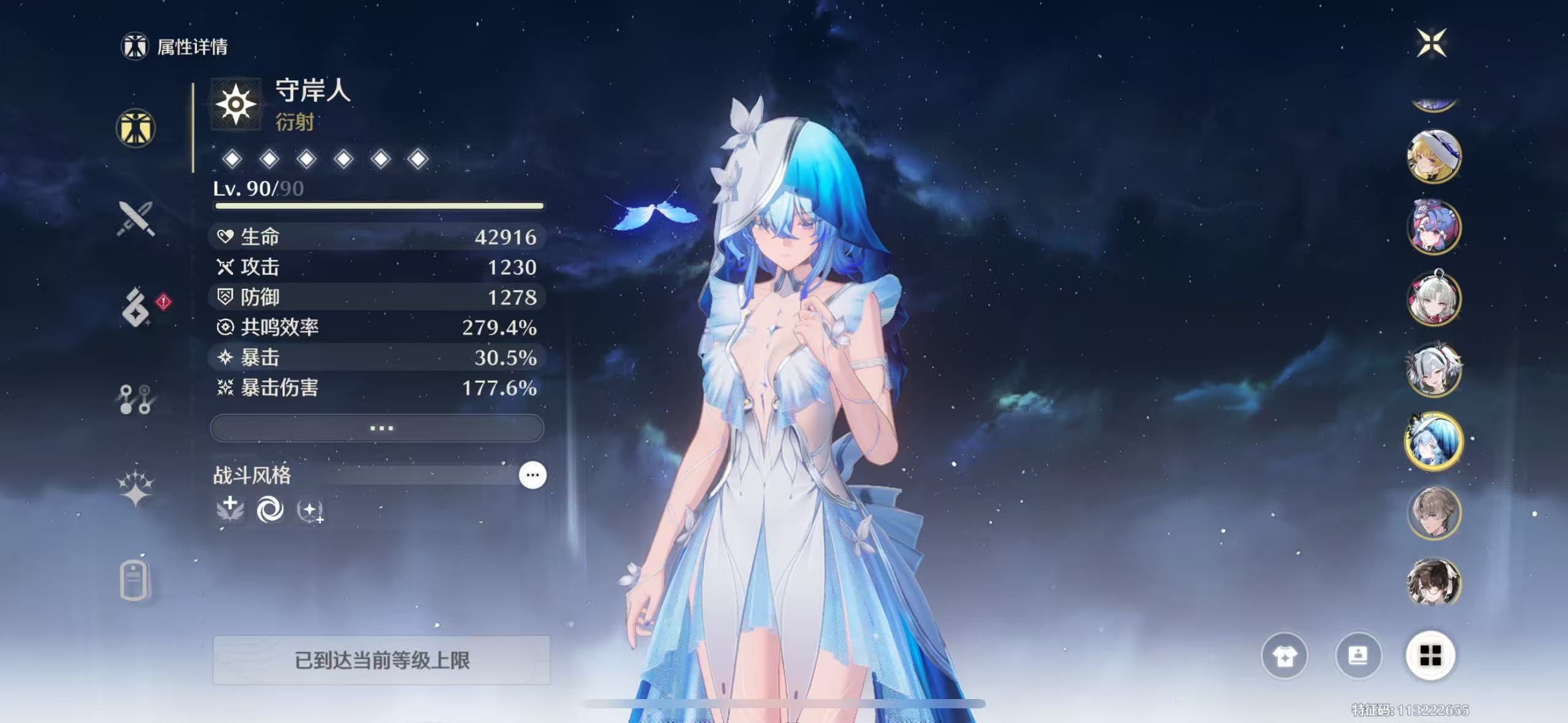This screenshot has height=723, width=1568.
Task: Open the outfit shirt button
Action: 1284,657
